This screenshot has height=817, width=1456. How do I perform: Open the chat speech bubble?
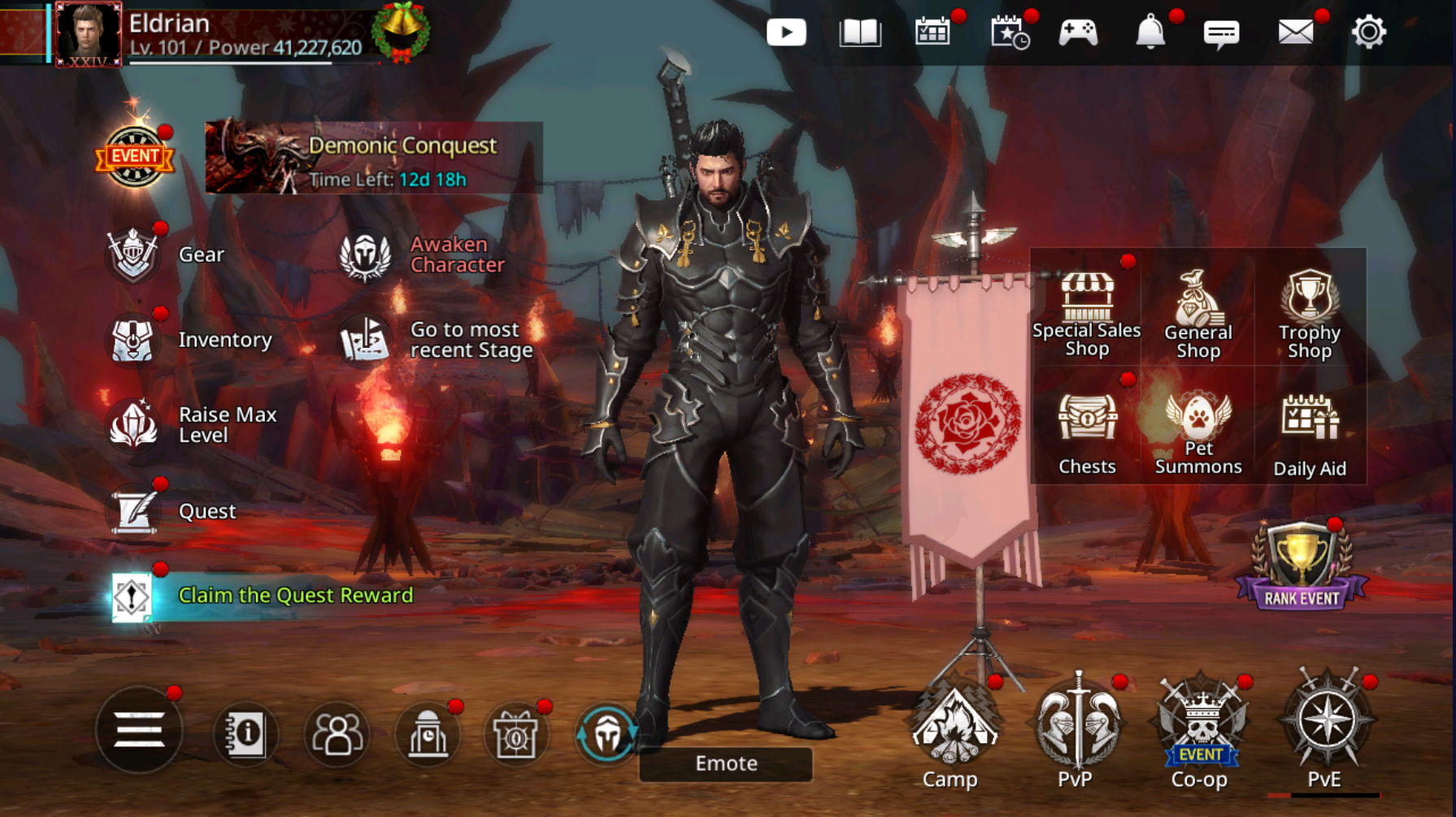[1221, 33]
